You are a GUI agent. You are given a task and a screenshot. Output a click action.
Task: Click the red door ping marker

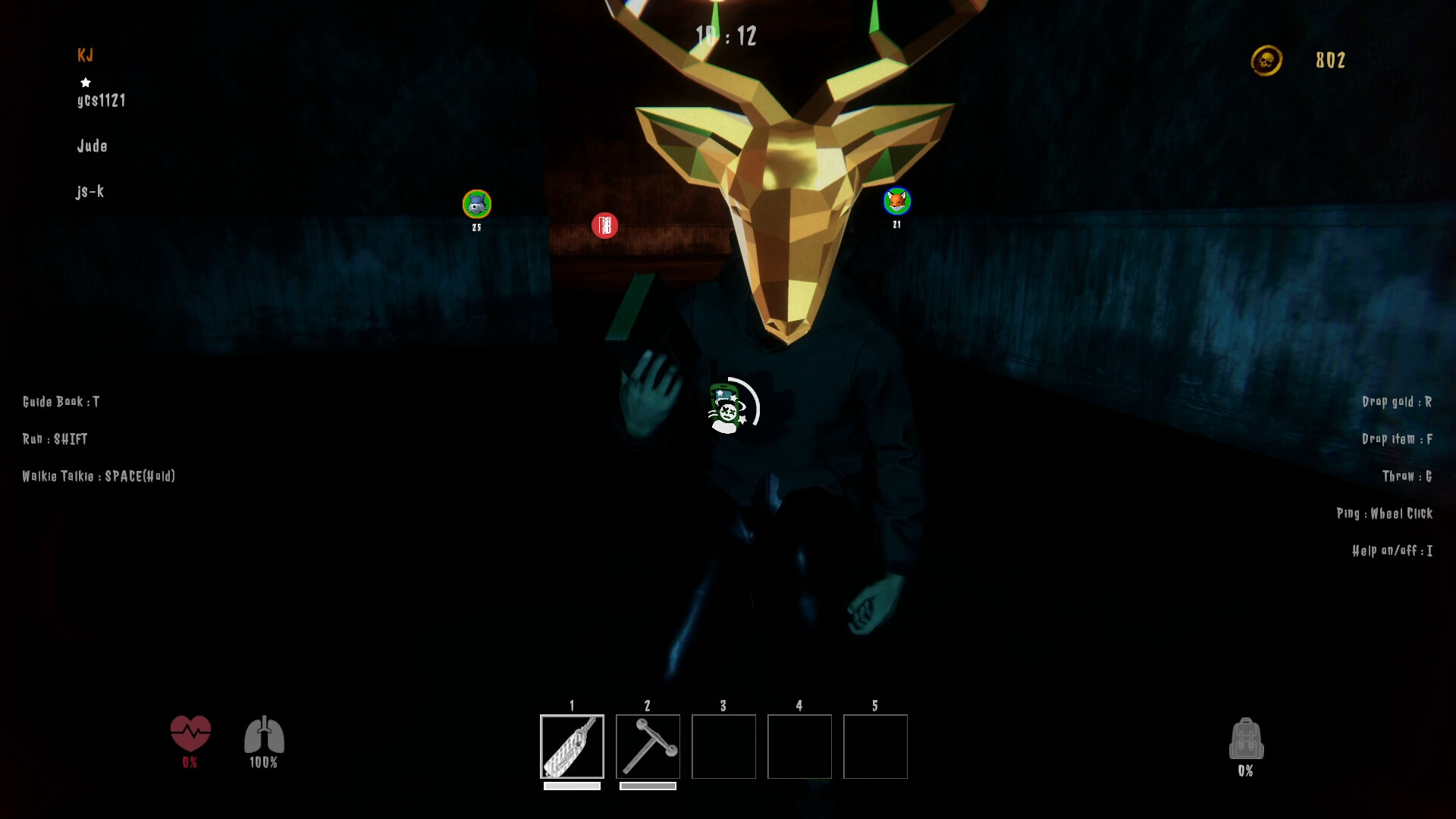[604, 226]
